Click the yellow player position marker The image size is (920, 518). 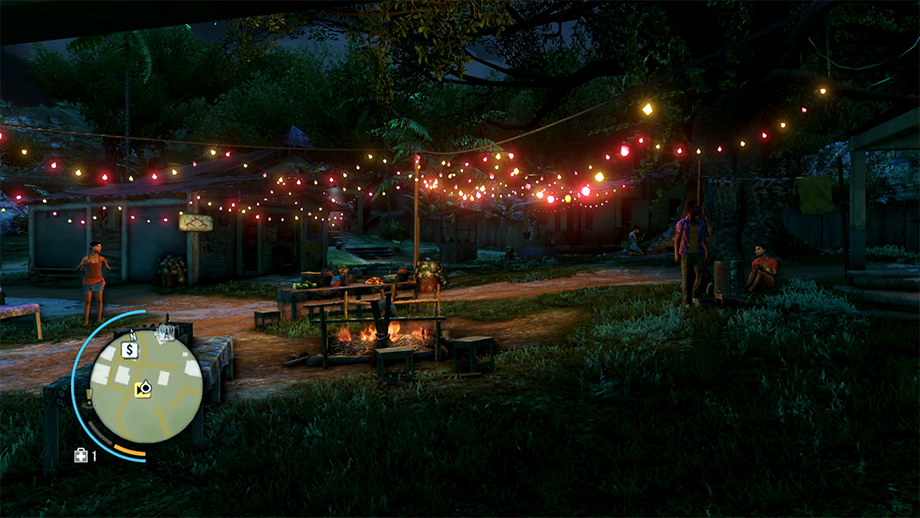[142, 391]
